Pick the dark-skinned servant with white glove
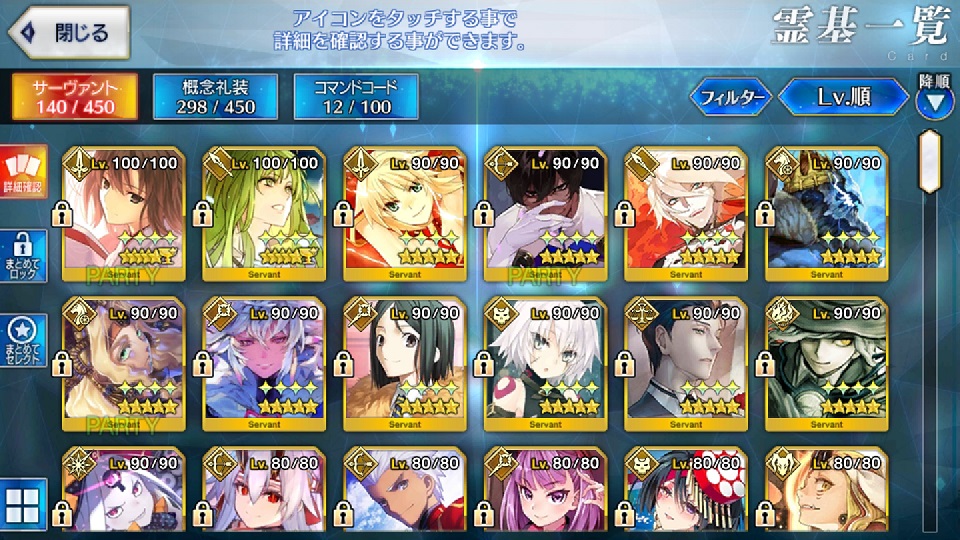Screen dimensions: 960x540 tap(545, 214)
